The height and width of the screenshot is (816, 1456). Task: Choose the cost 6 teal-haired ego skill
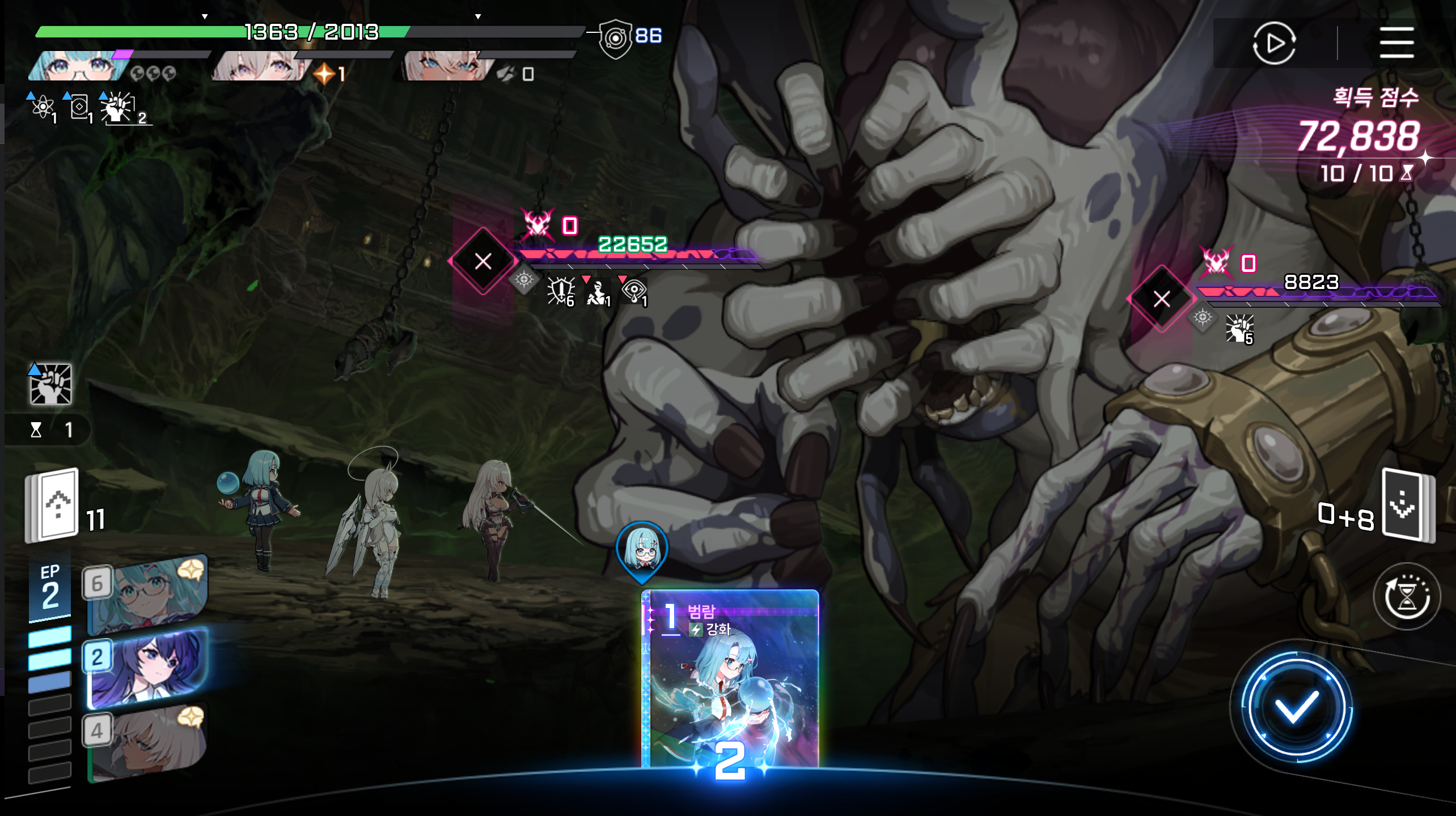coord(147,594)
